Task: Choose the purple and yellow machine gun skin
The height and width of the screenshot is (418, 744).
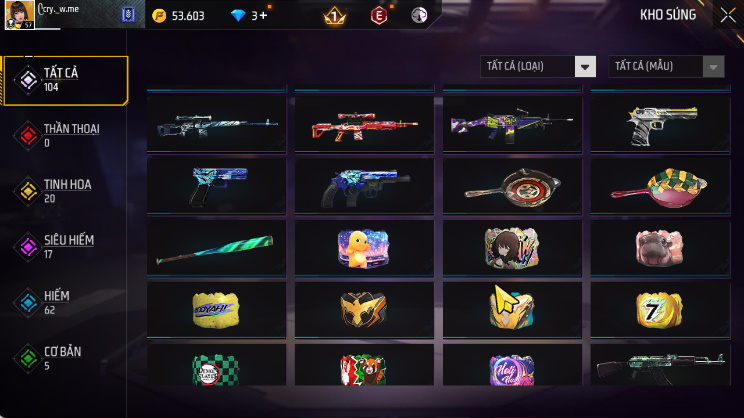Action: click(x=512, y=124)
